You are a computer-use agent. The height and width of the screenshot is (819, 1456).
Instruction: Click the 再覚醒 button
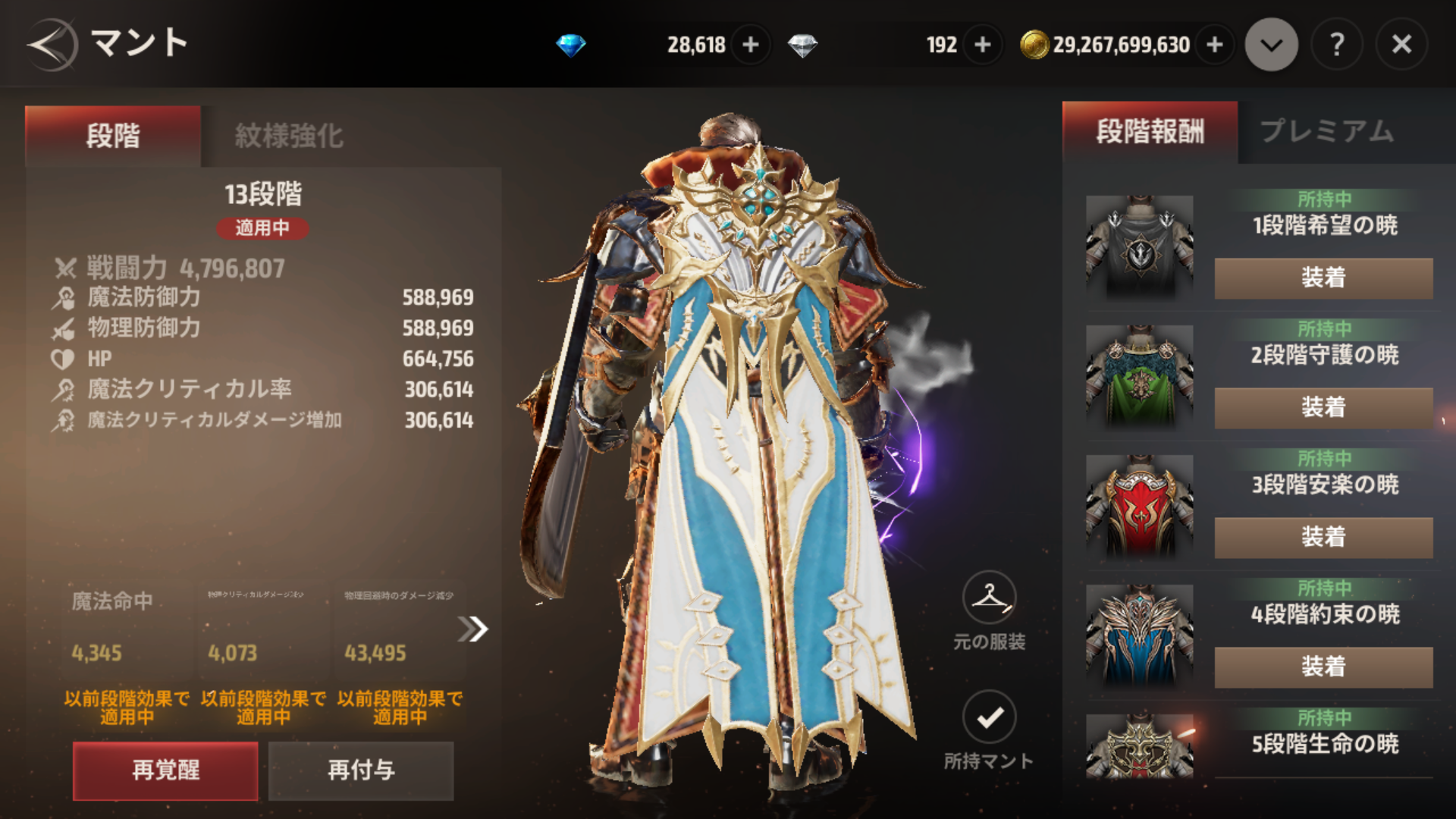(165, 770)
